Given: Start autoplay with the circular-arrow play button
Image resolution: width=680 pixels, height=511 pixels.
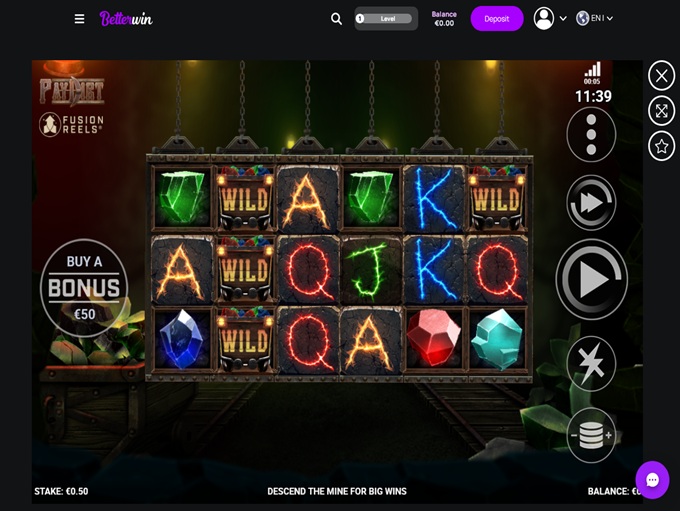Looking at the screenshot, I should (x=591, y=203).
